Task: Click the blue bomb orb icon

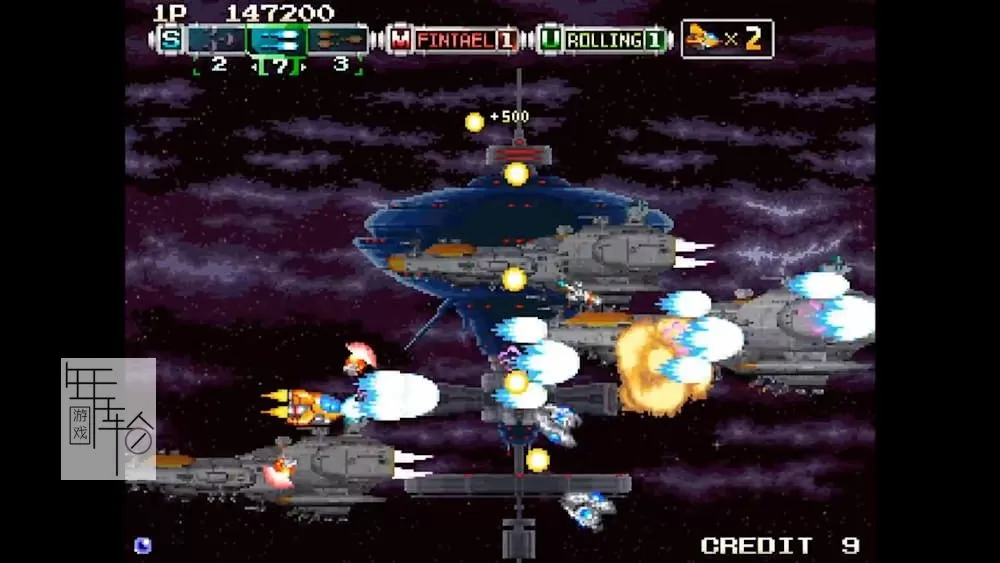Action: [x=143, y=545]
